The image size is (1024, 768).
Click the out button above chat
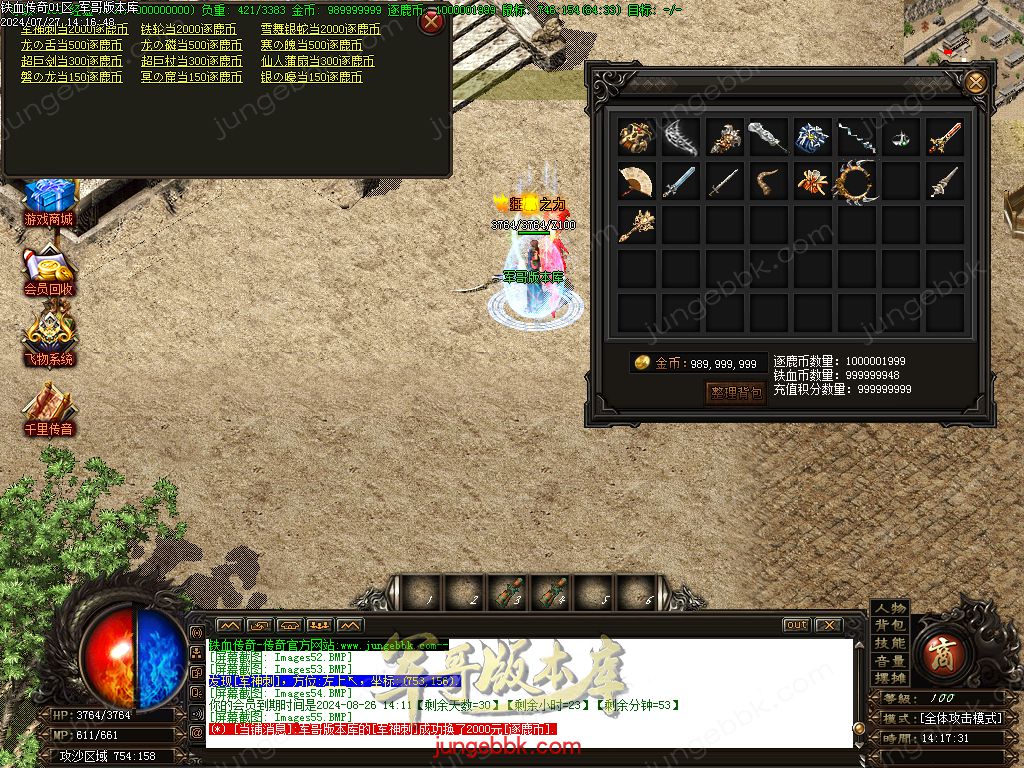(796, 625)
